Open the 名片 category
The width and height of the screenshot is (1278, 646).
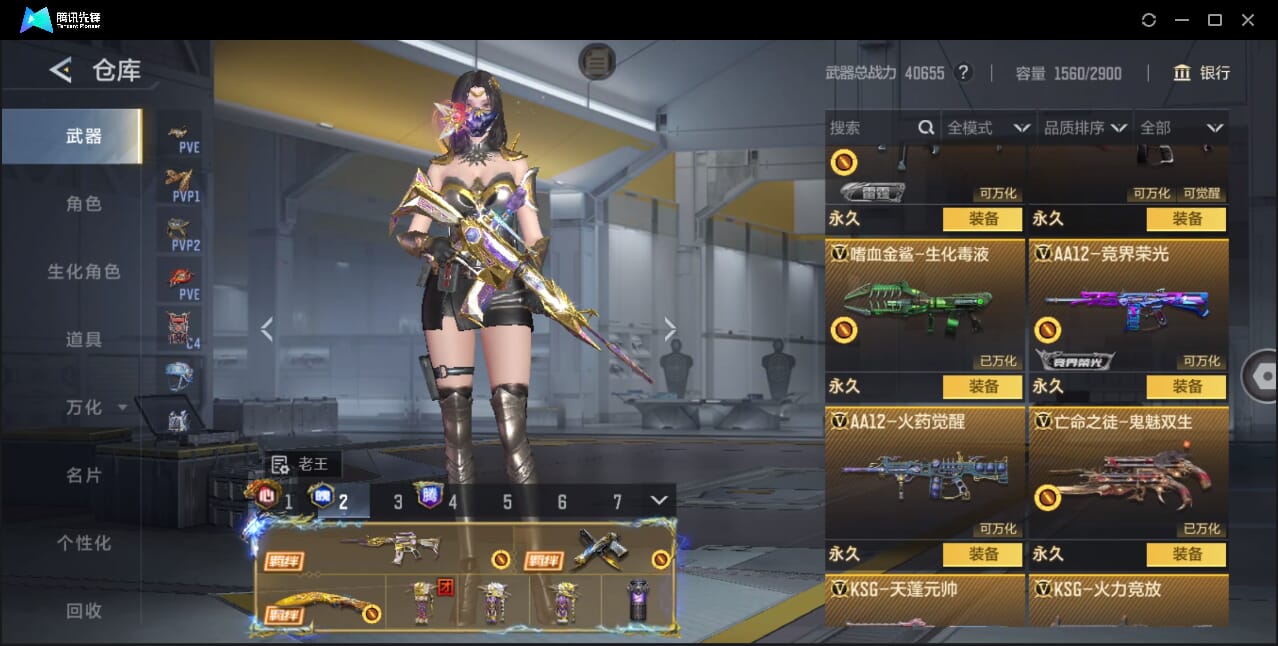[84, 475]
